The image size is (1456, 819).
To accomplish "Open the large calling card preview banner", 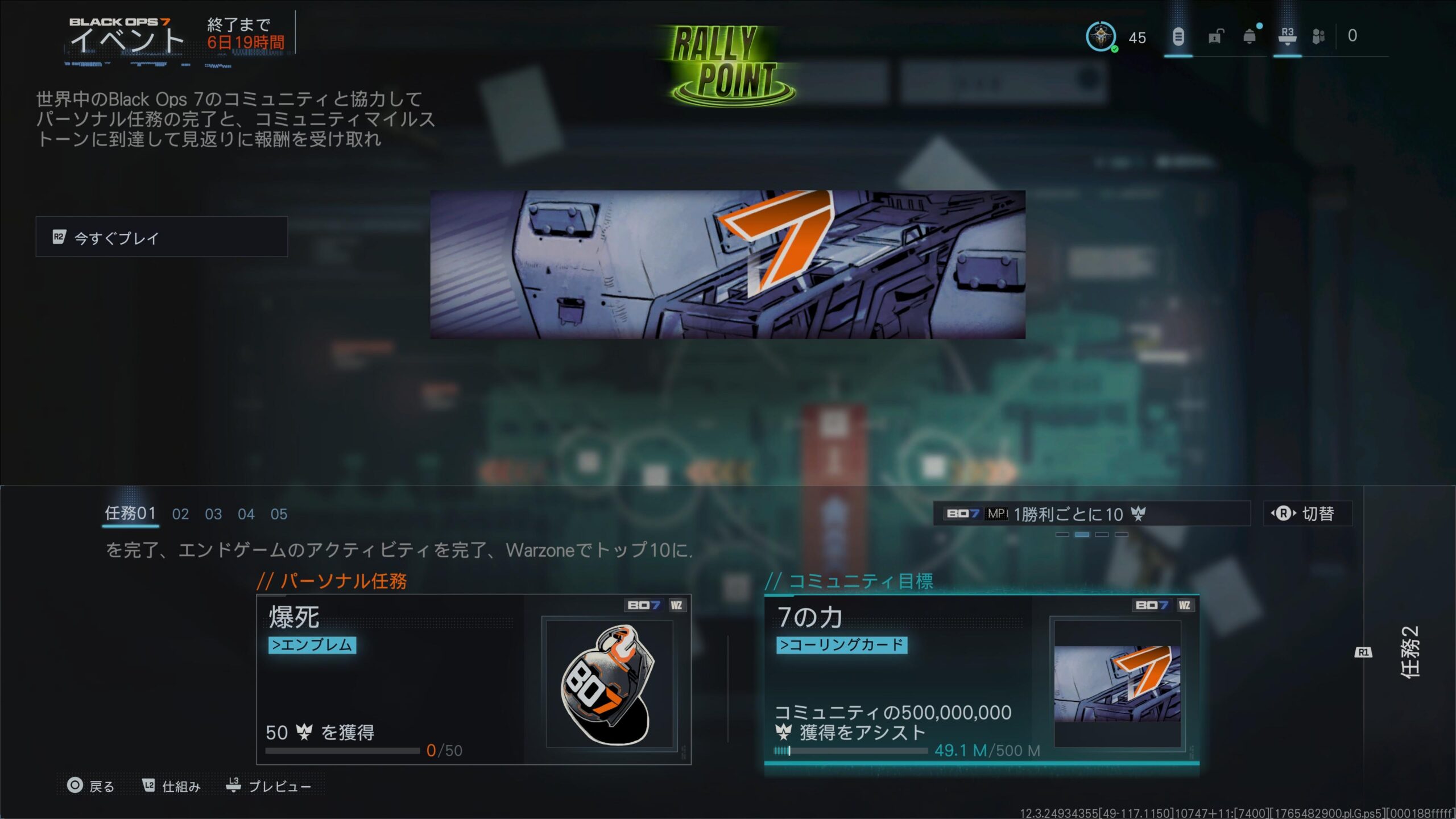I will 727,264.
